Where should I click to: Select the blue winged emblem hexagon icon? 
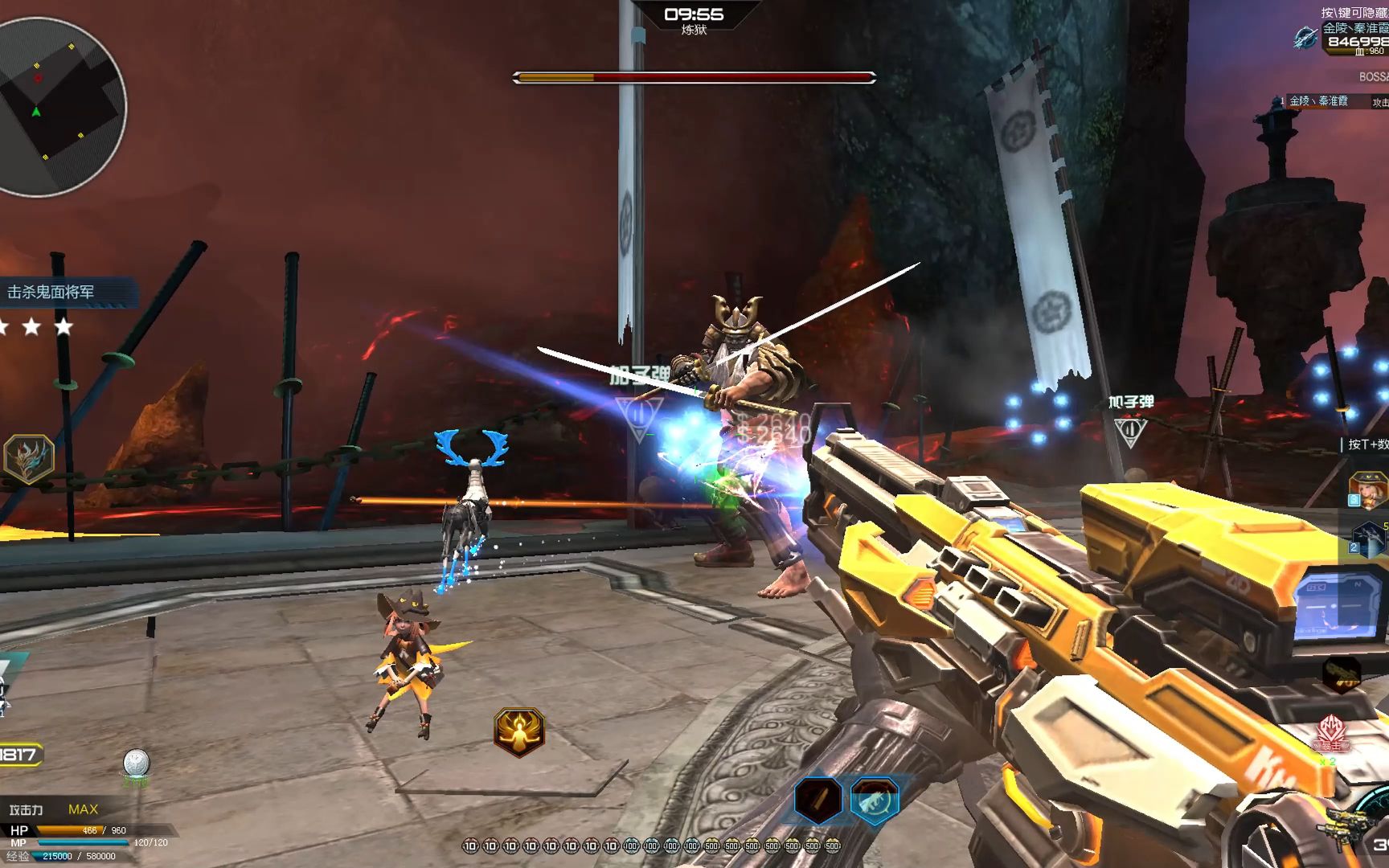[29, 459]
